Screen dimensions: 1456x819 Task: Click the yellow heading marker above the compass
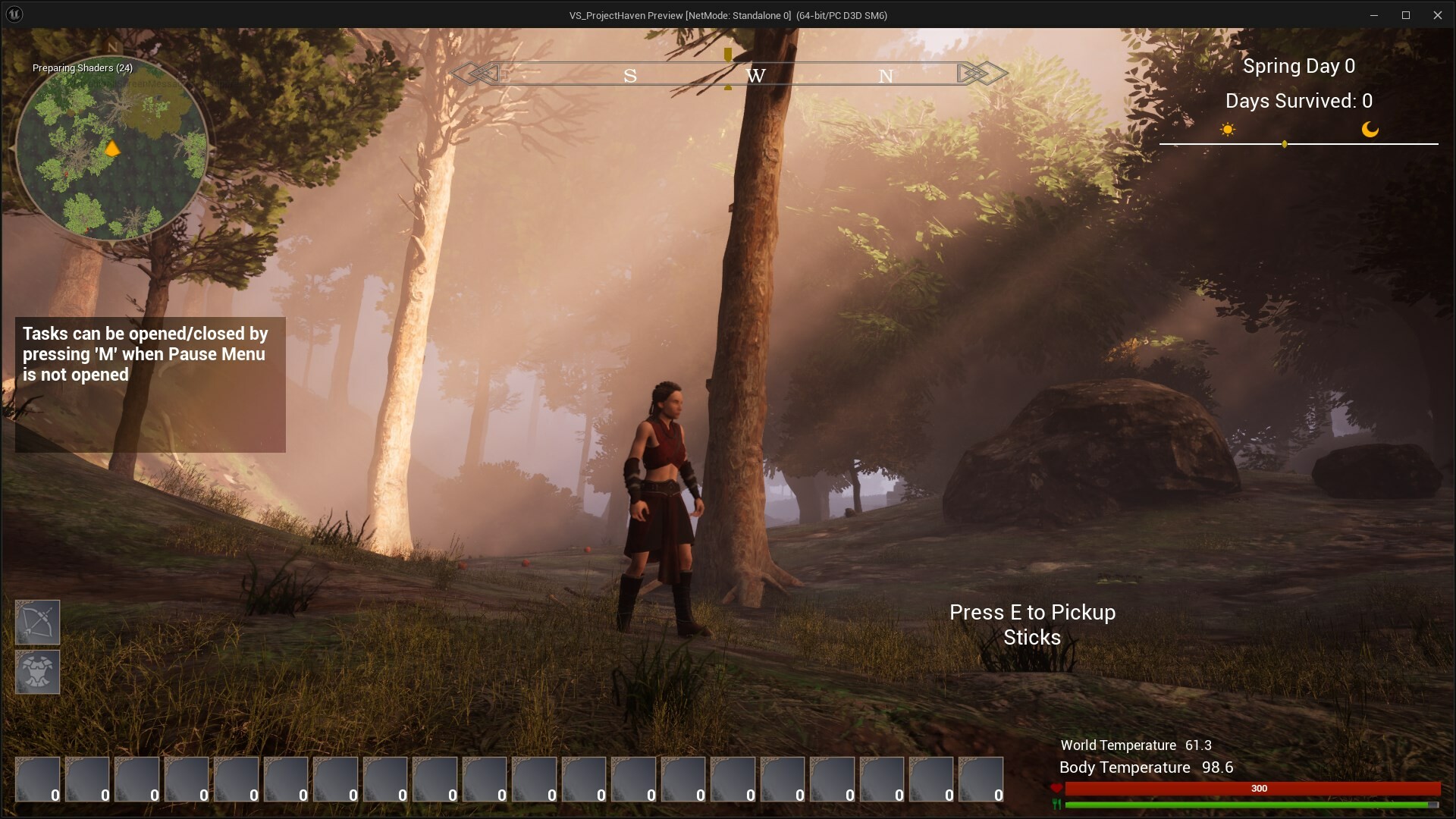(x=727, y=56)
